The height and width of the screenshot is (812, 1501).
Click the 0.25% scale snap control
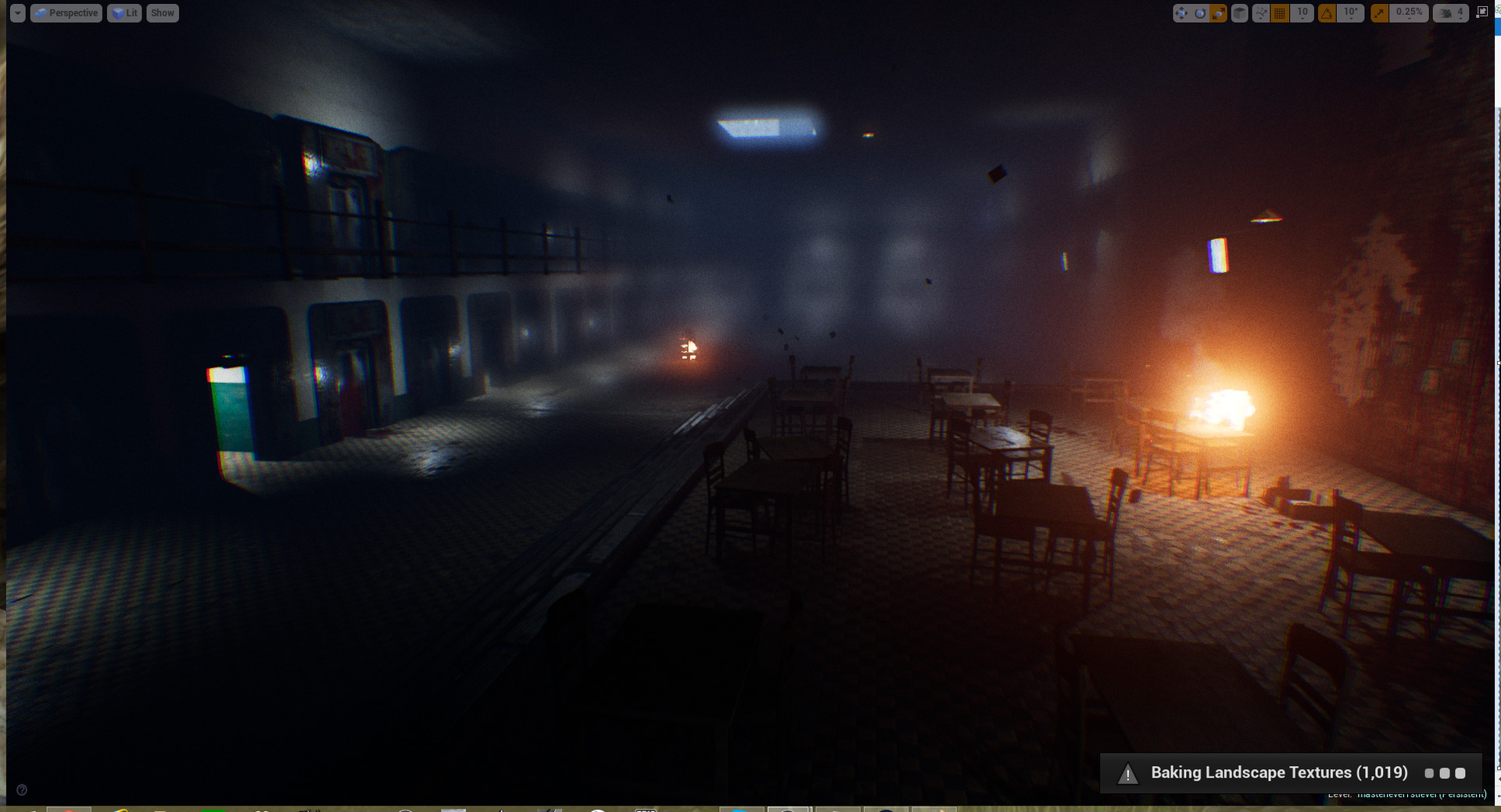tap(1407, 13)
